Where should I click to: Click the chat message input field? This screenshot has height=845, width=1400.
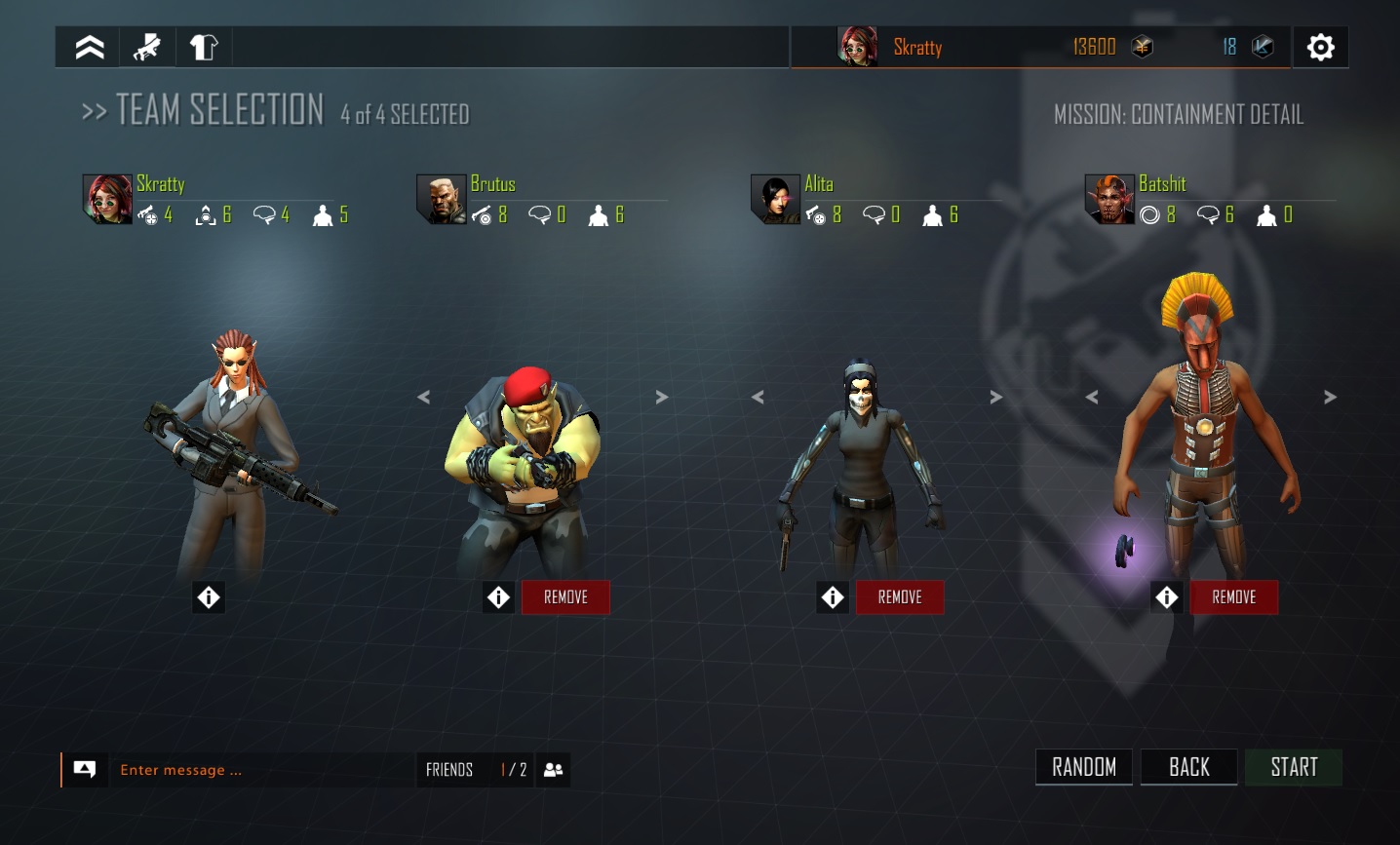(263, 770)
